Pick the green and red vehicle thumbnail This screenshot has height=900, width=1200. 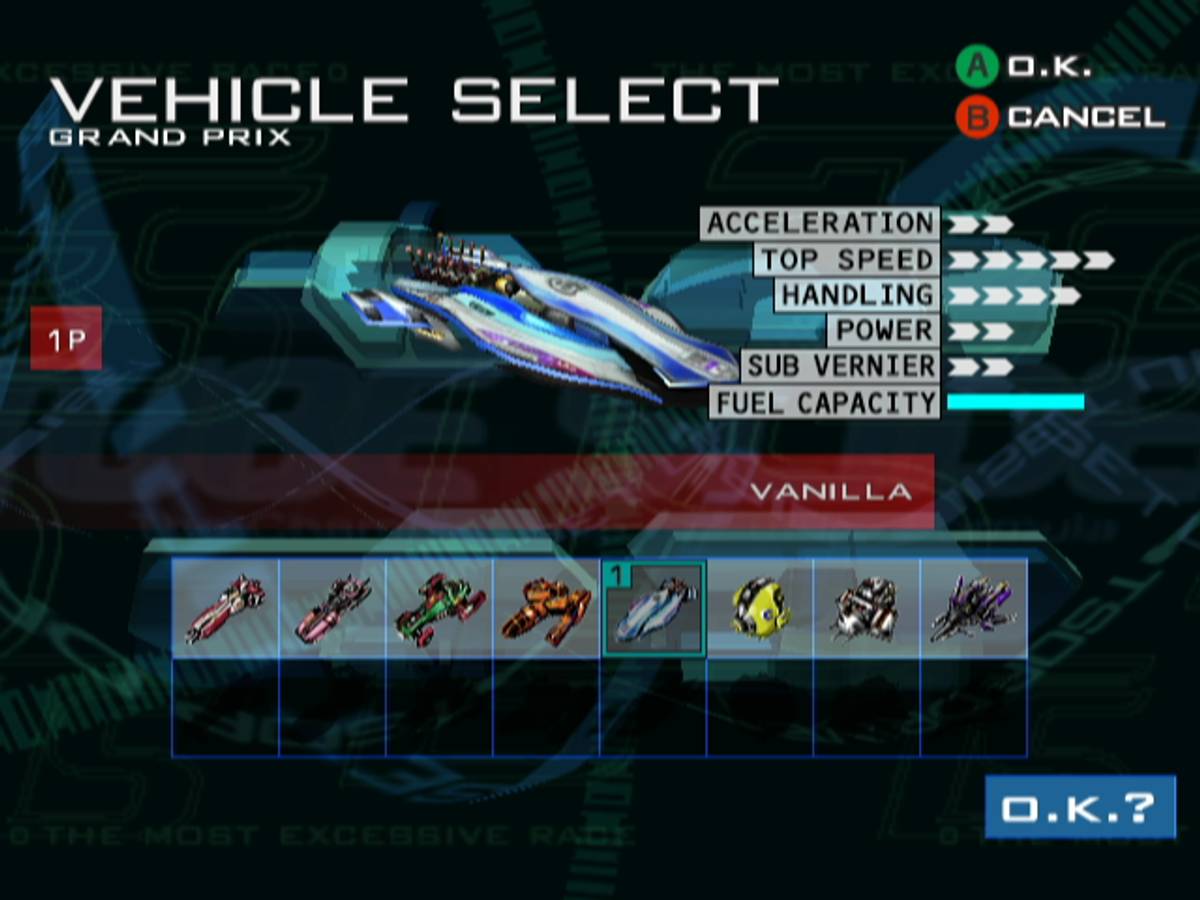(x=439, y=608)
